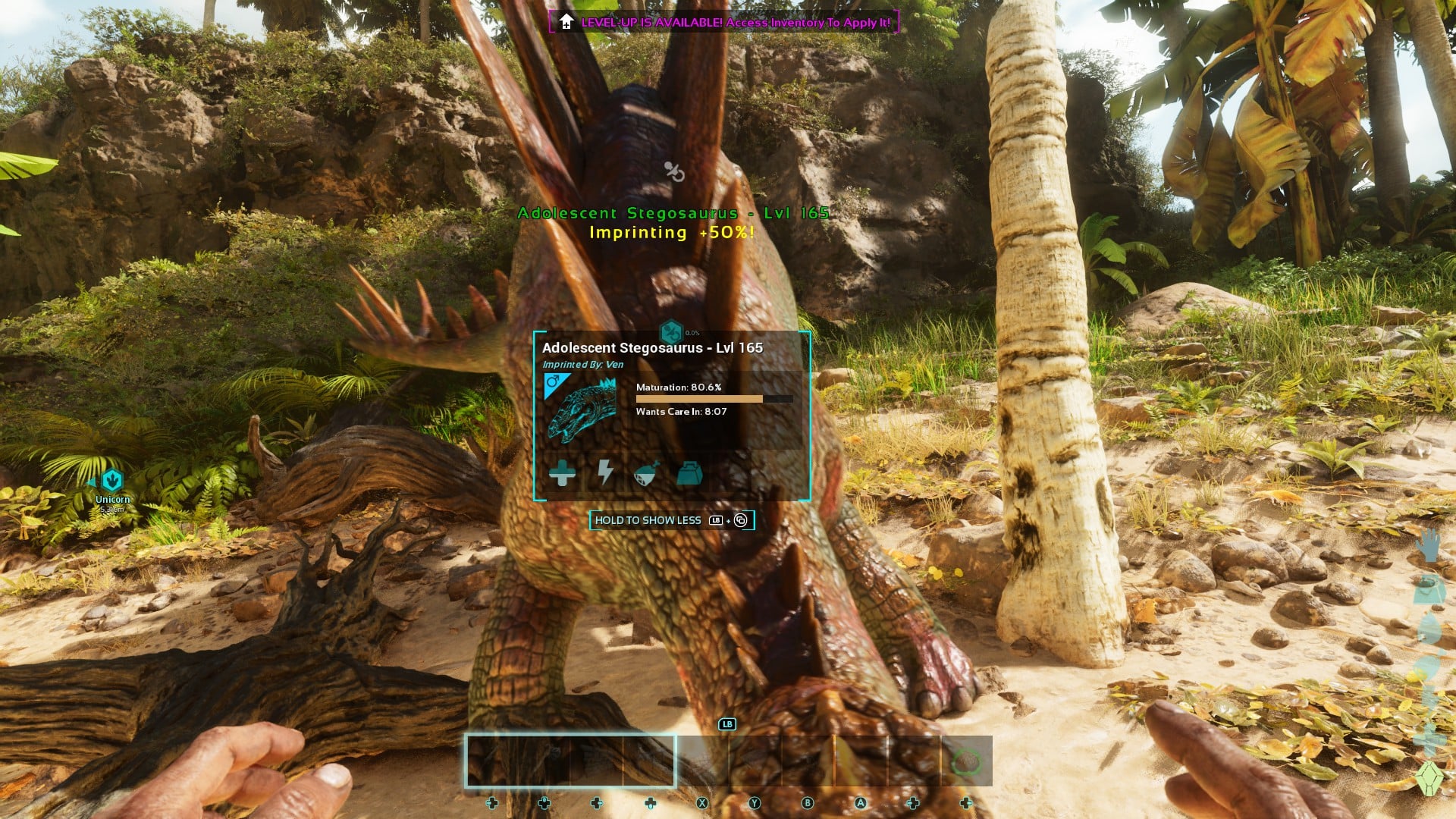Click the X button prompt below the hotbar

coord(701,801)
